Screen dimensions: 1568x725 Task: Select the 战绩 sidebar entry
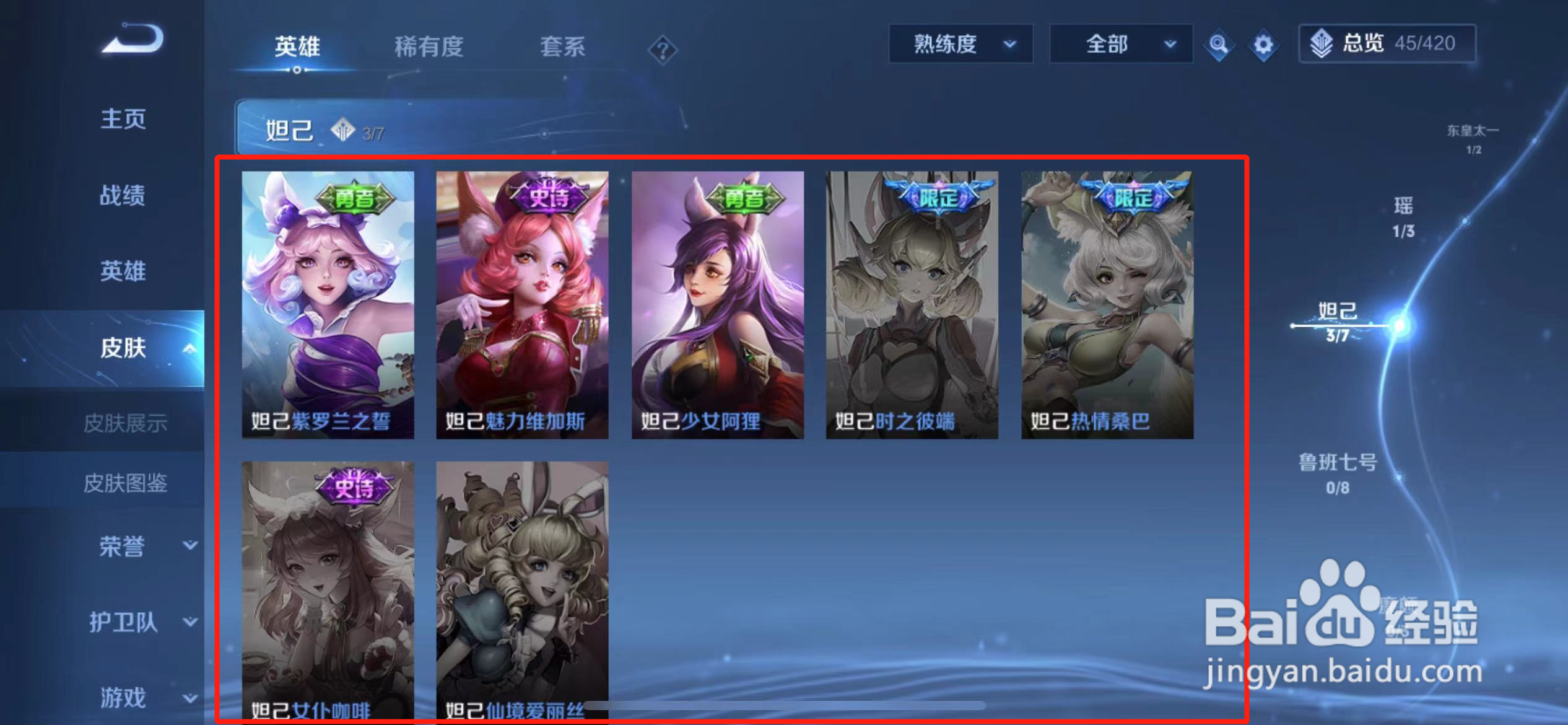(122, 195)
